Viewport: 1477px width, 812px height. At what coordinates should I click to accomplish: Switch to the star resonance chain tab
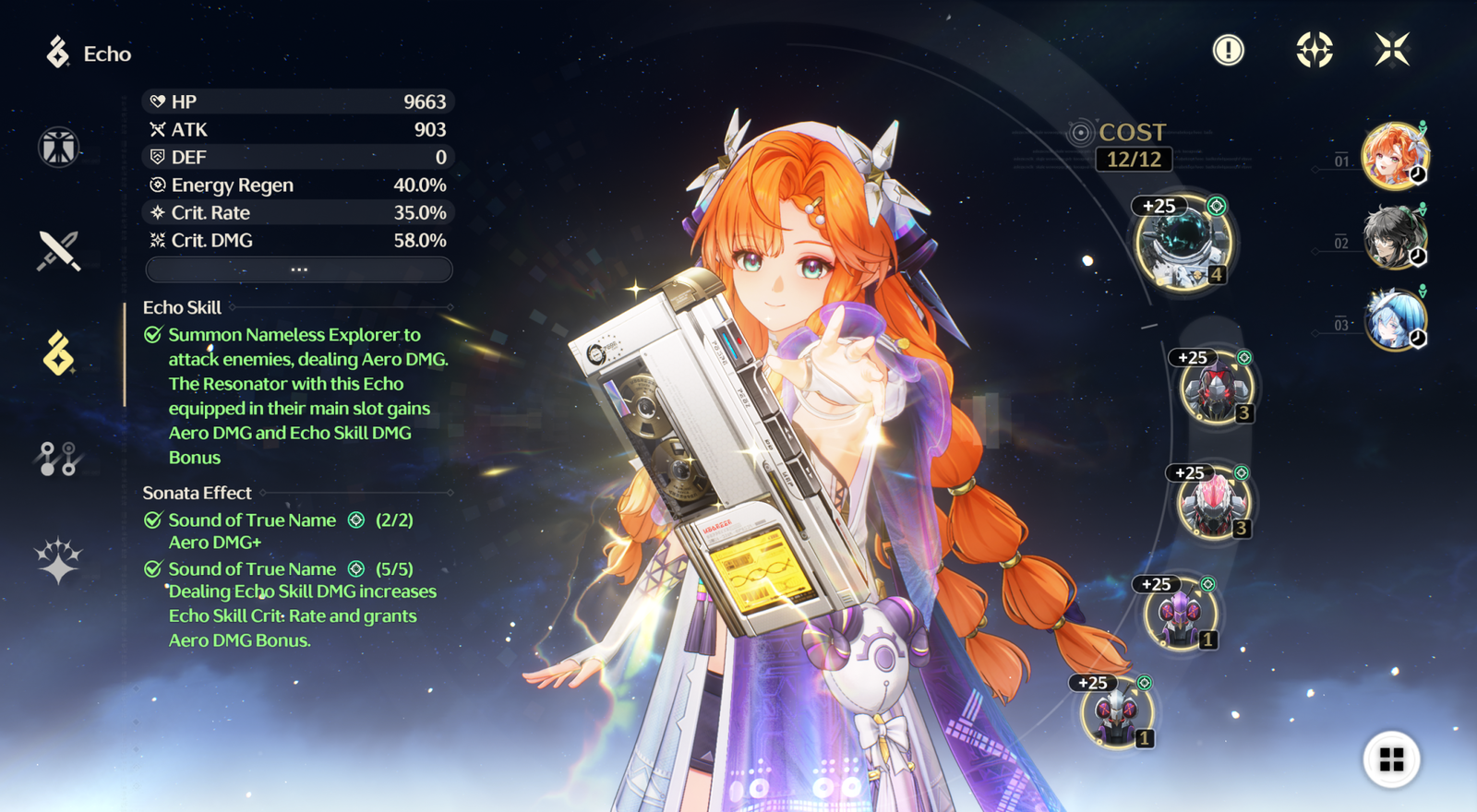pos(59,560)
